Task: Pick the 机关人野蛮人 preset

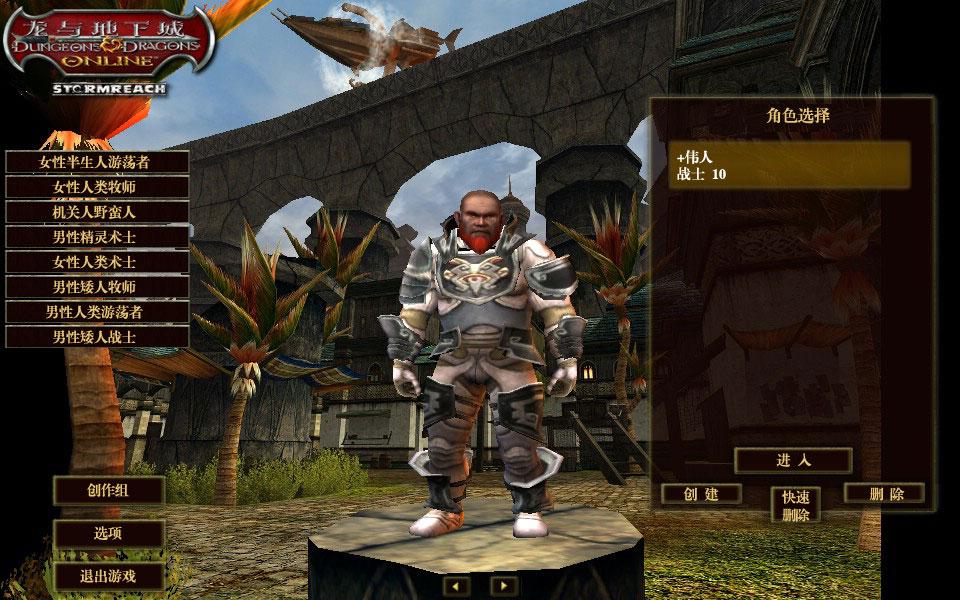Action: click(96, 212)
